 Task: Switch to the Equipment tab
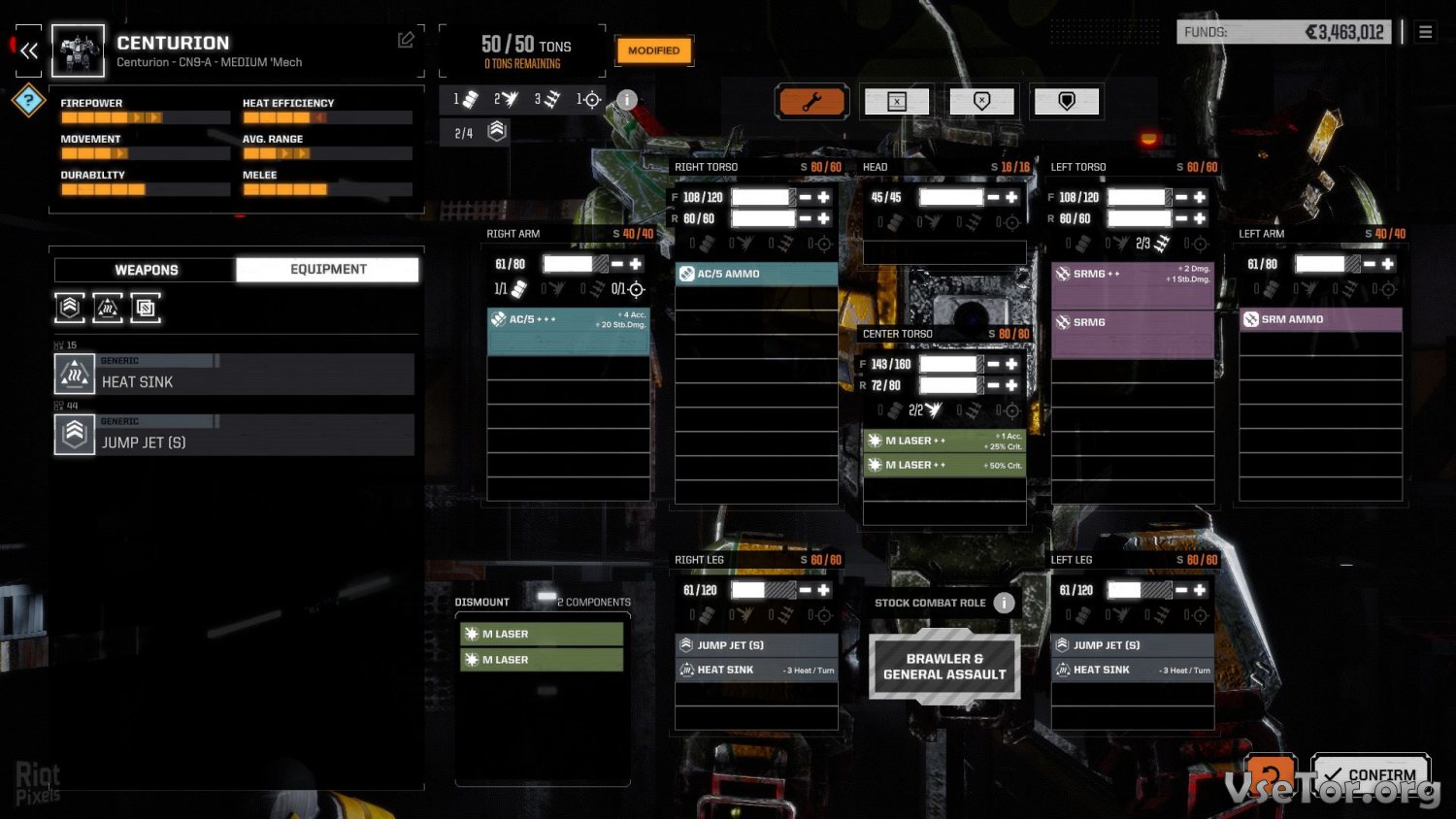(328, 270)
